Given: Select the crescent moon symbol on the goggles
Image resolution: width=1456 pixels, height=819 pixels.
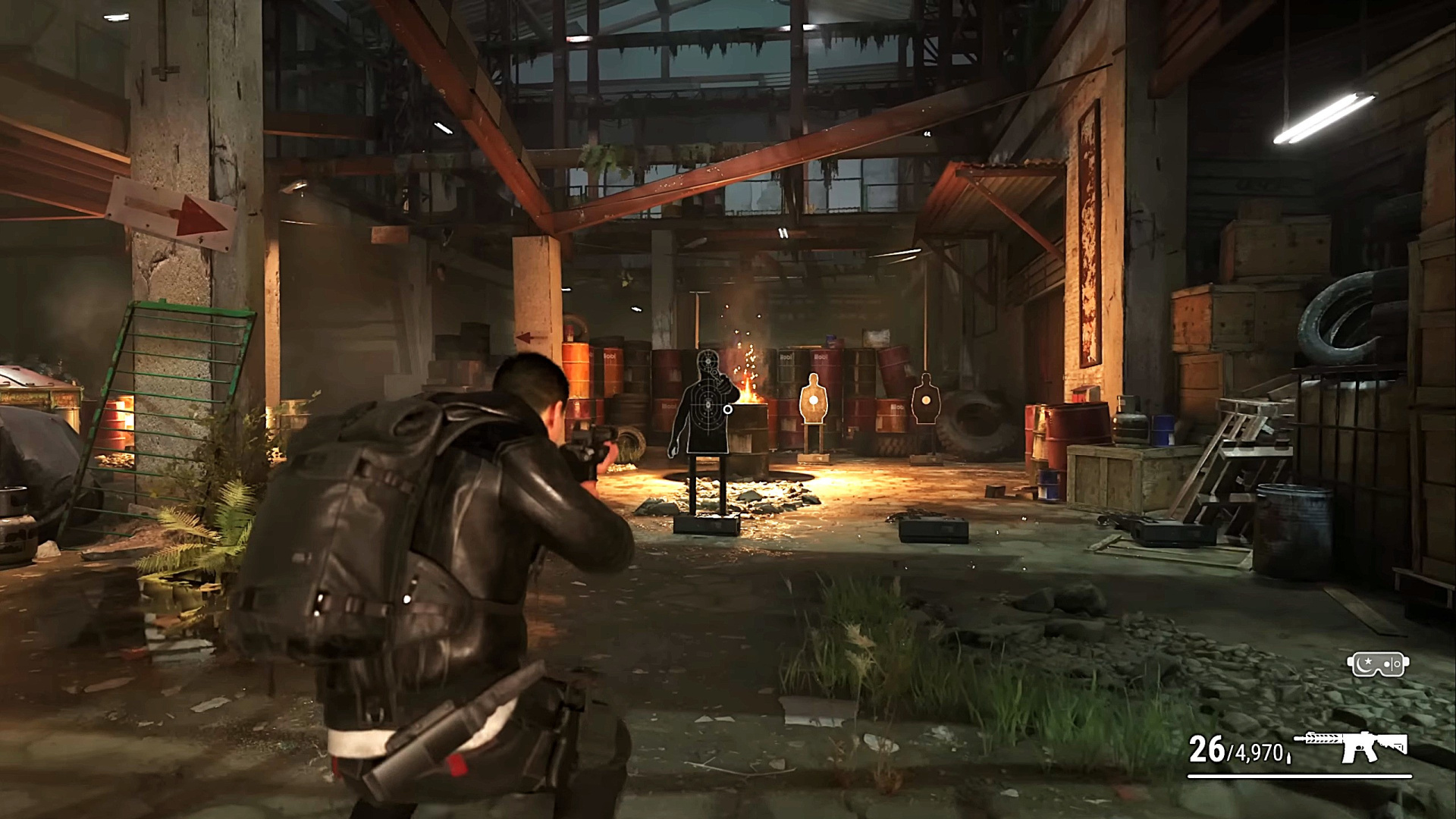Looking at the screenshot, I should (1364, 666).
